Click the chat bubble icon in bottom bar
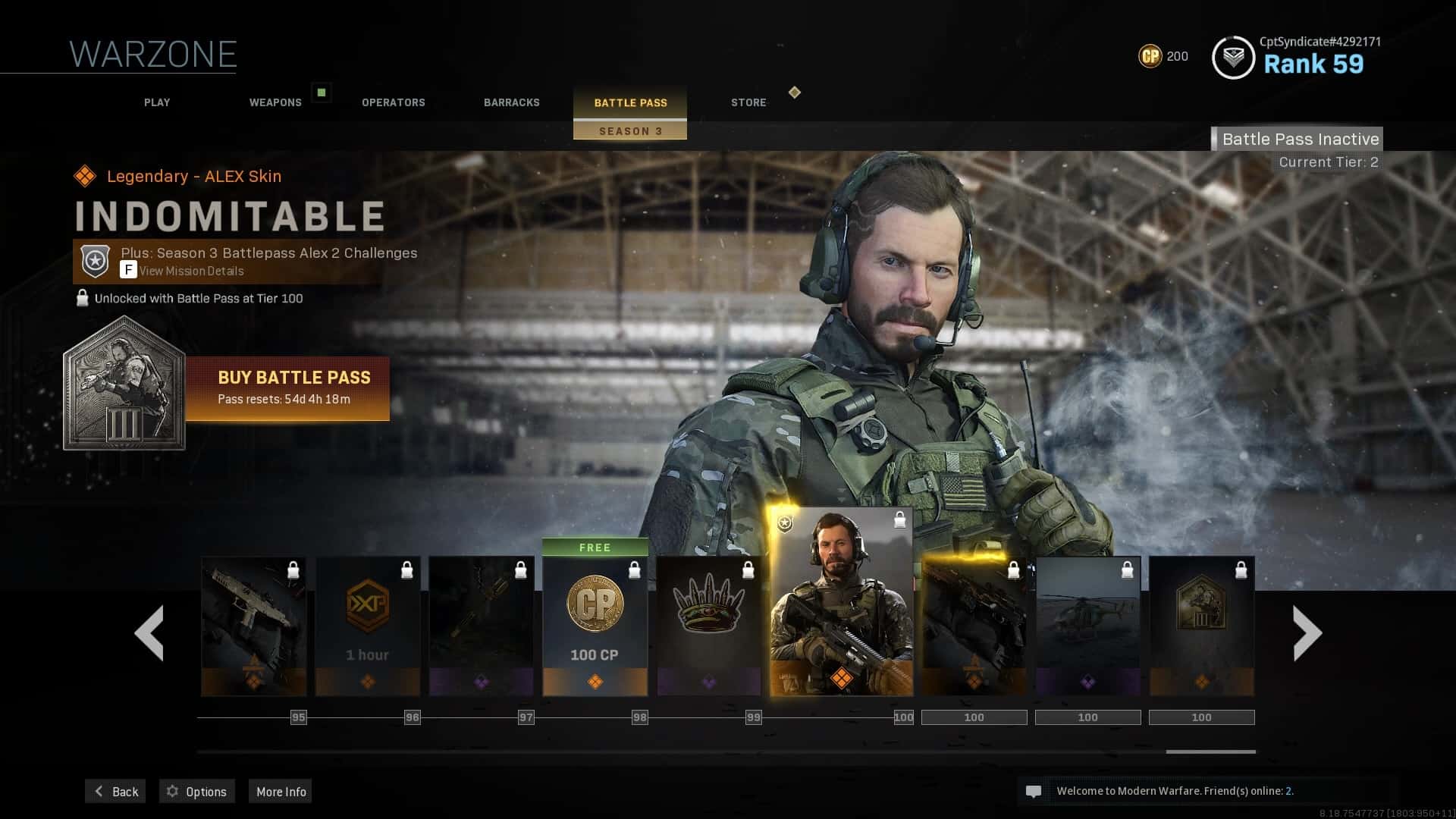This screenshot has height=819, width=1456. (1034, 791)
